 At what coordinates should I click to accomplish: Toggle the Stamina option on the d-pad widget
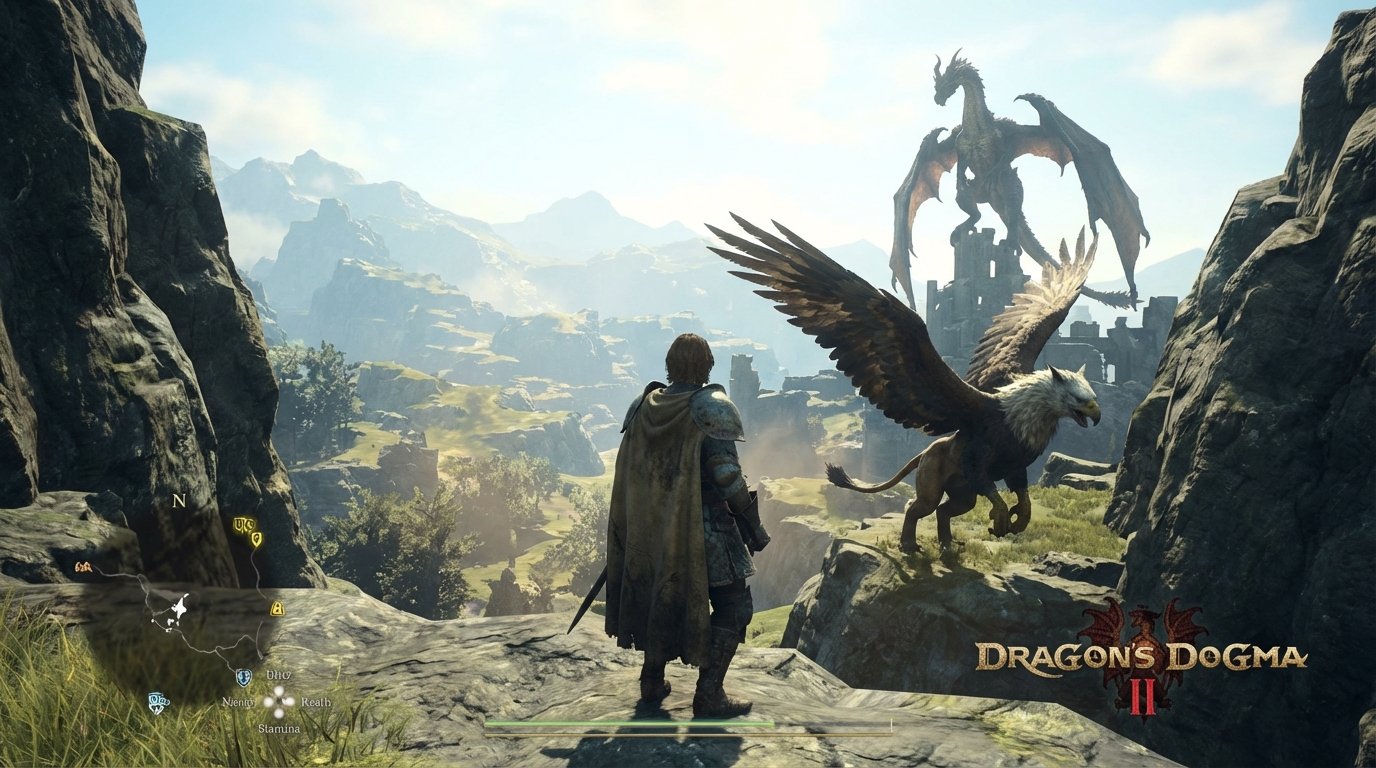coord(278,712)
